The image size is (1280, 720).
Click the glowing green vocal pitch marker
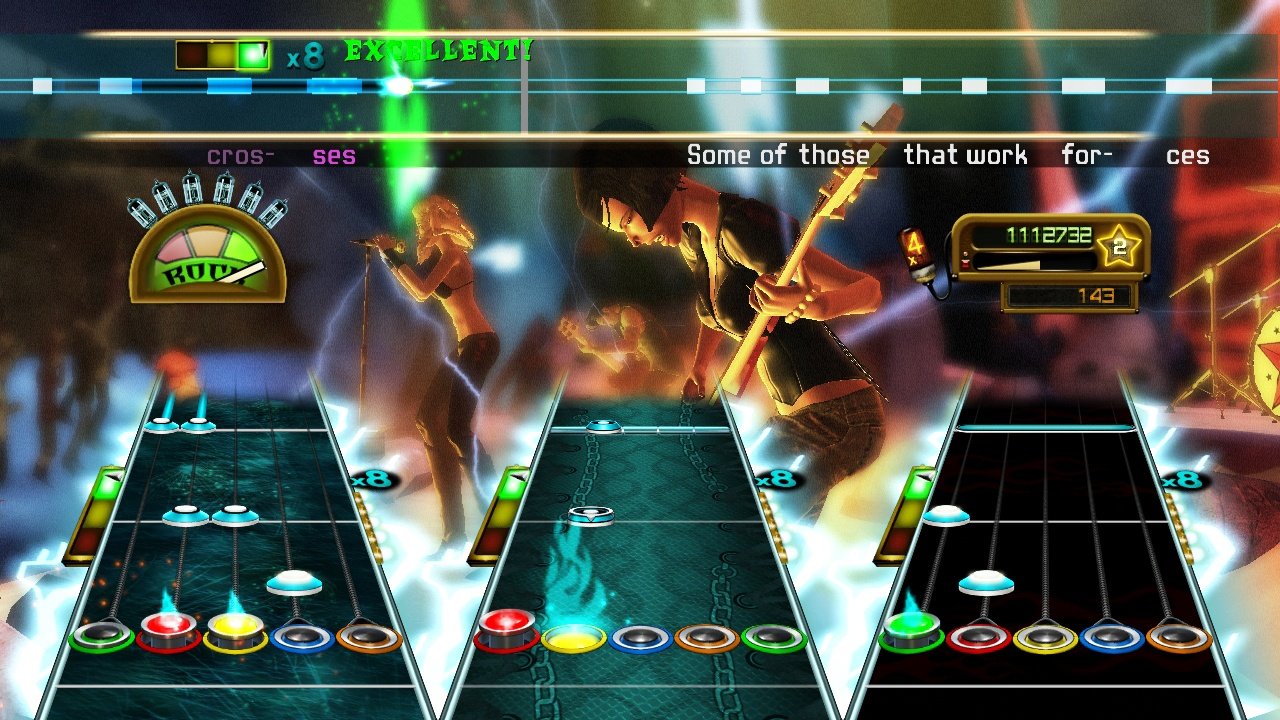[x=400, y=86]
